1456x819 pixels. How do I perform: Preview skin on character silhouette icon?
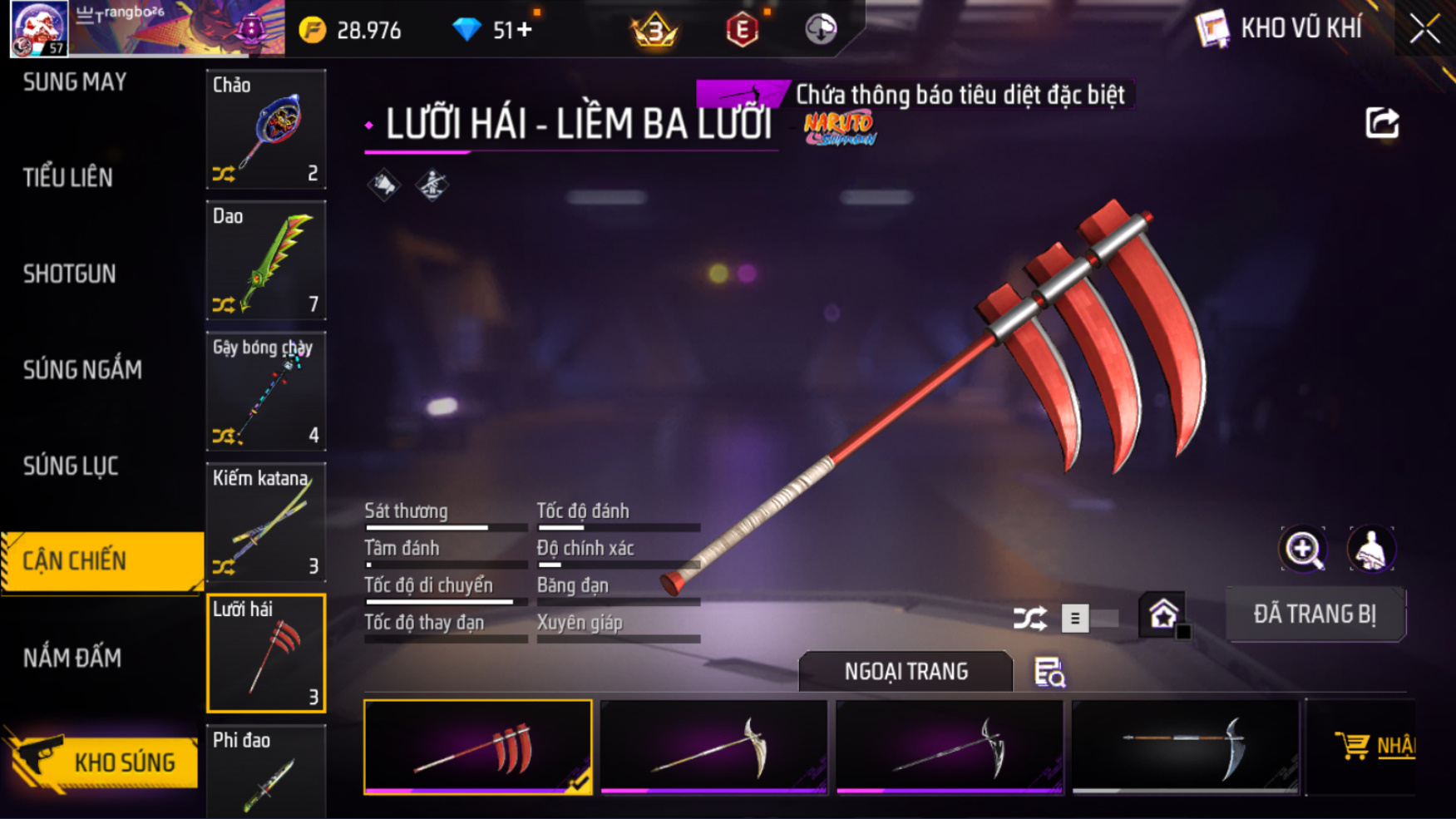pos(1371,549)
